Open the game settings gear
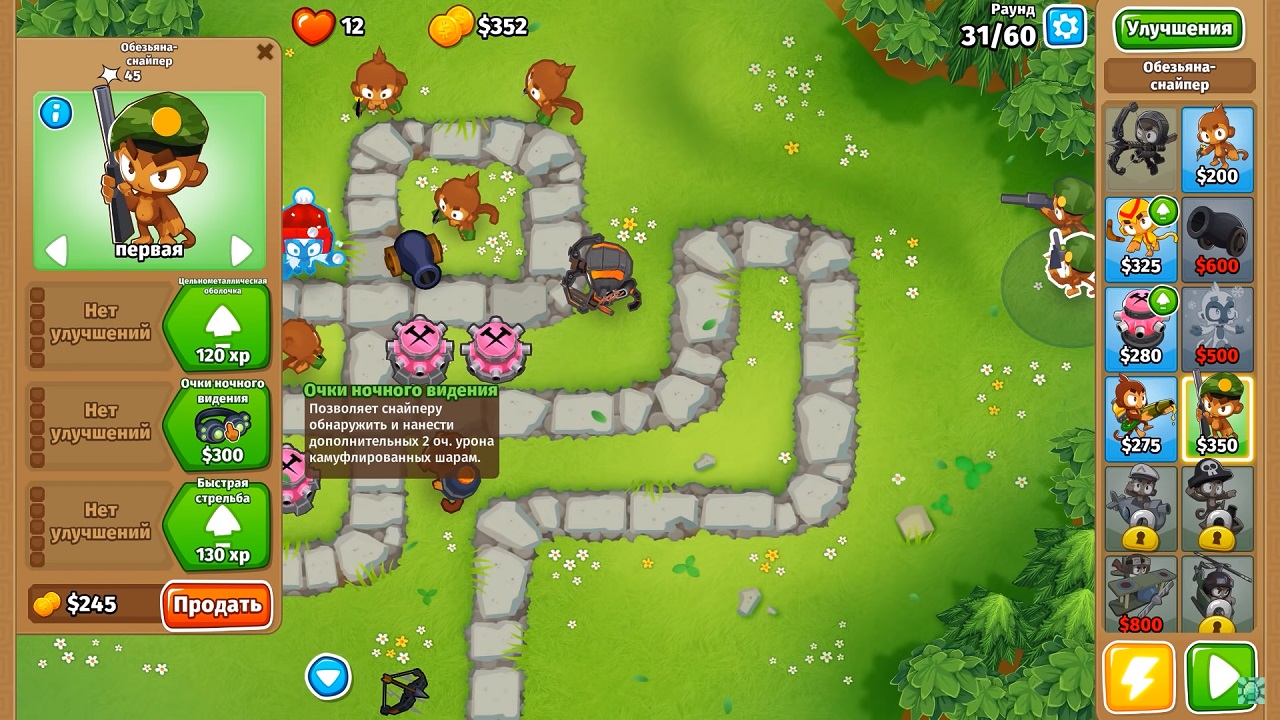 click(x=1063, y=27)
